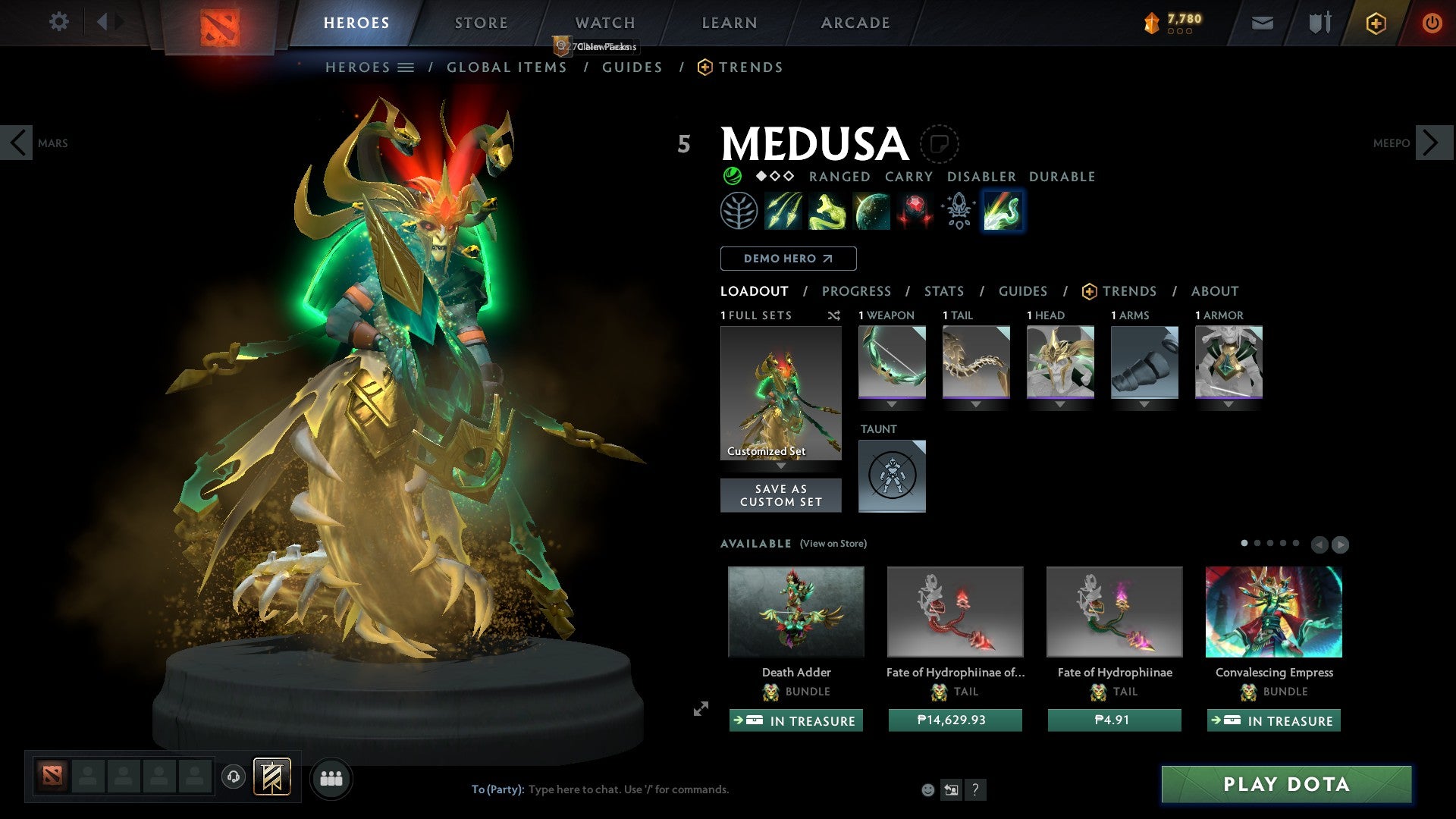Viewport: 1456px width, 819px height.
Task: Click the View on Store link
Action: 831,544
